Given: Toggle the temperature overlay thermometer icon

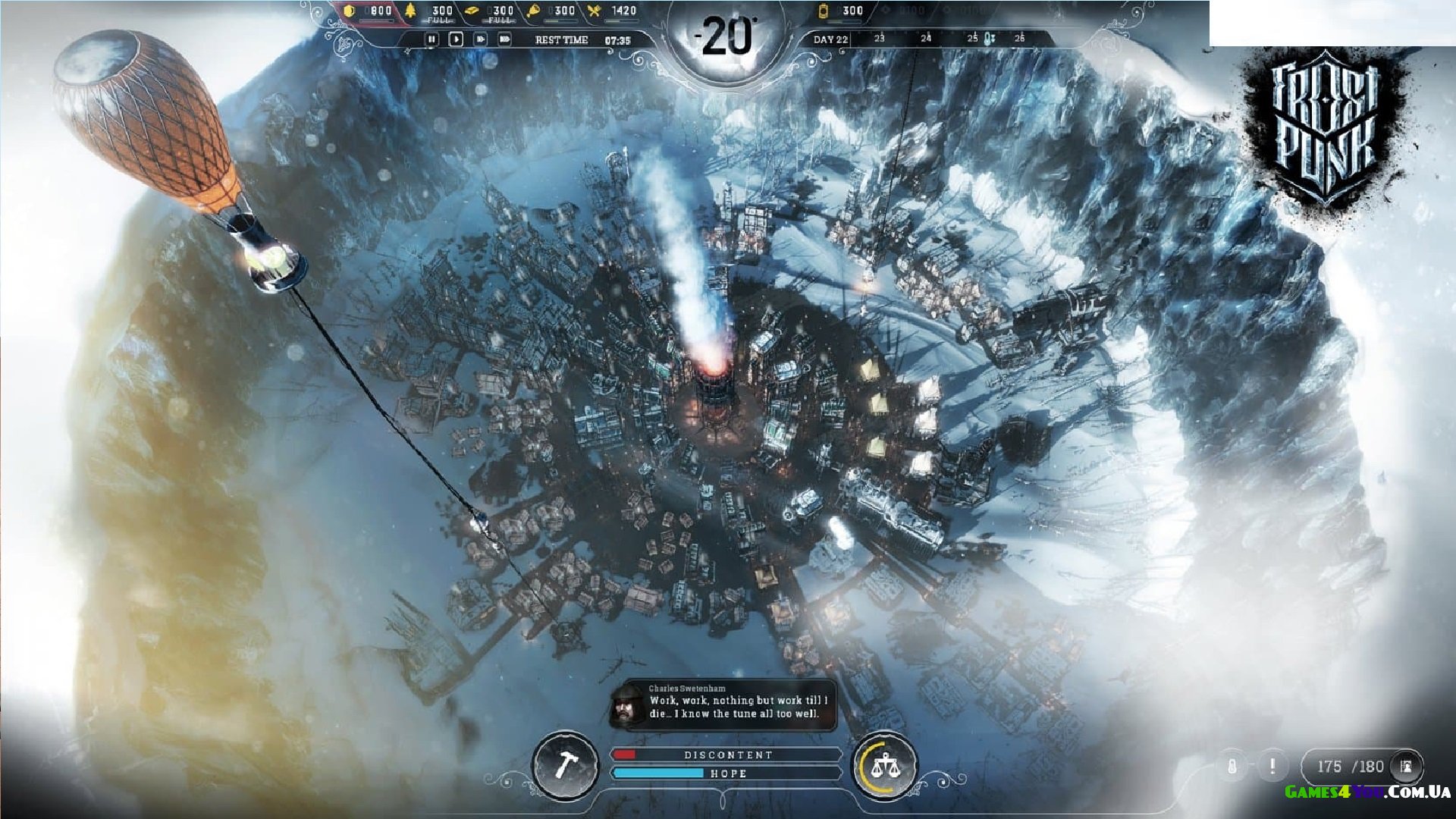Looking at the screenshot, I should [x=1232, y=766].
